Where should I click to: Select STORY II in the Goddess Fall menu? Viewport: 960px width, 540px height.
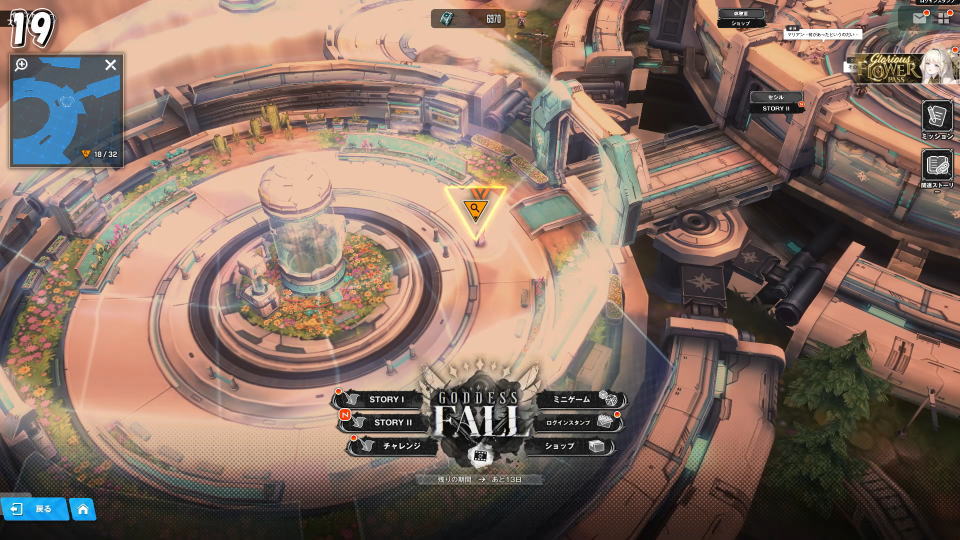coord(382,423)
